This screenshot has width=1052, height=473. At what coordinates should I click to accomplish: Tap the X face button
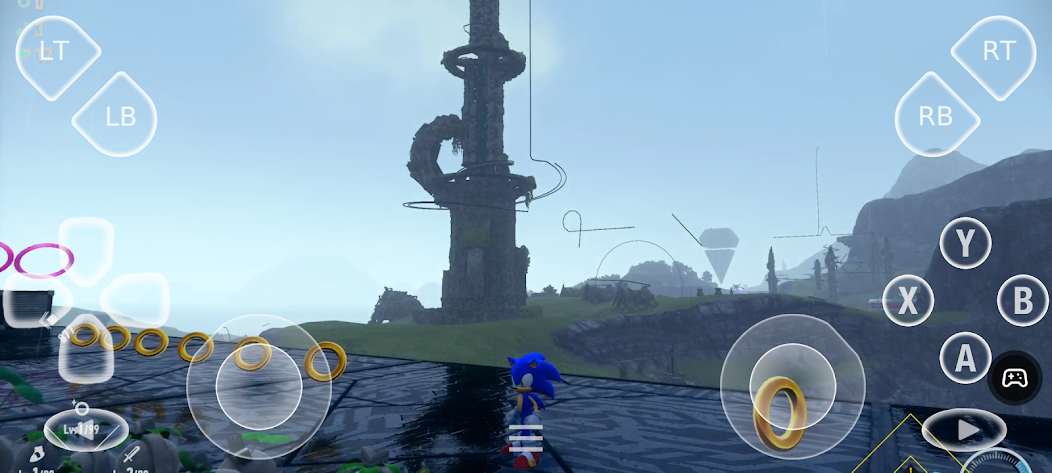point(908,300)
